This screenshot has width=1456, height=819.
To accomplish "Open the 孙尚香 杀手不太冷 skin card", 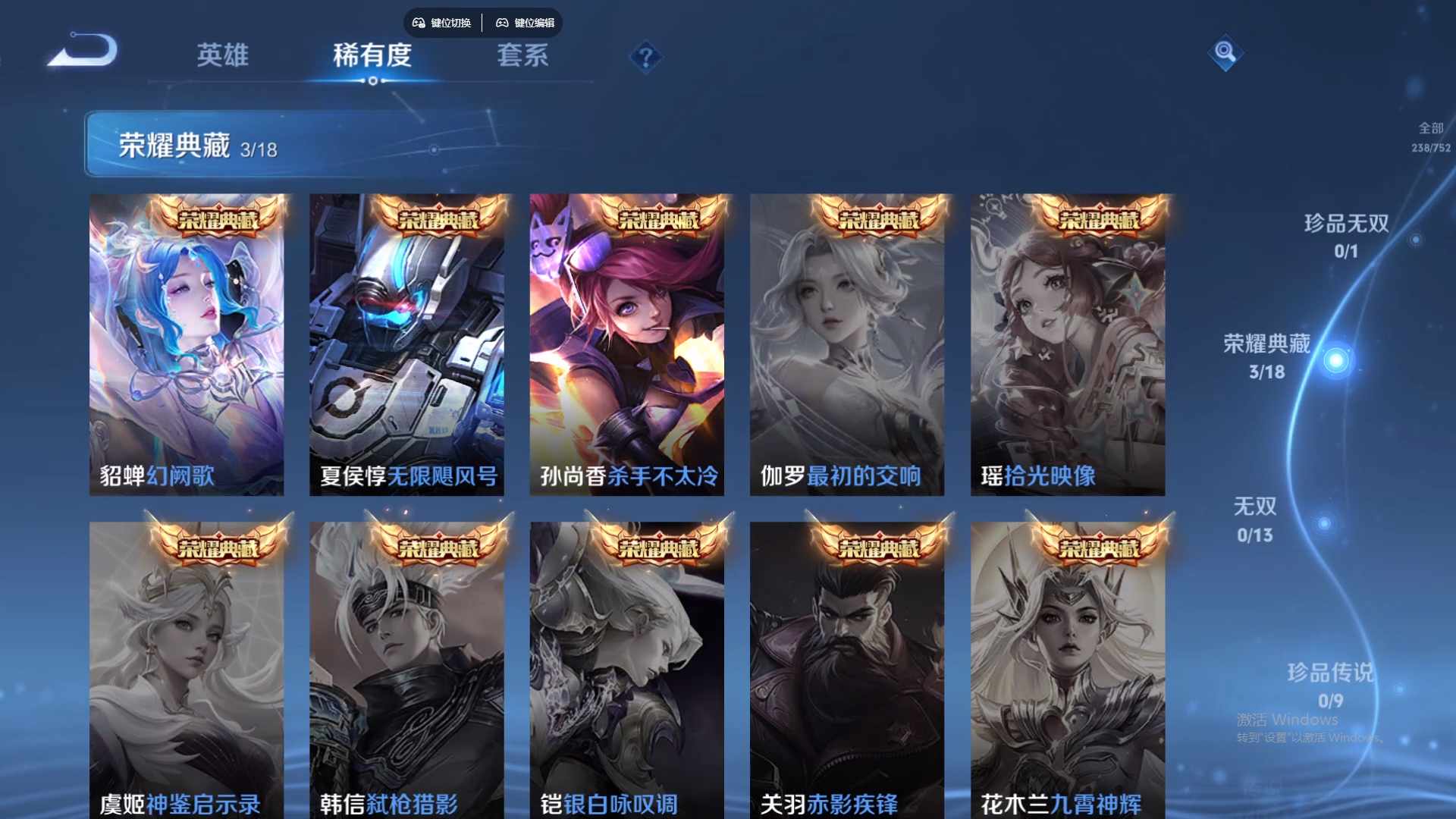I will click(x=626, y=345).
